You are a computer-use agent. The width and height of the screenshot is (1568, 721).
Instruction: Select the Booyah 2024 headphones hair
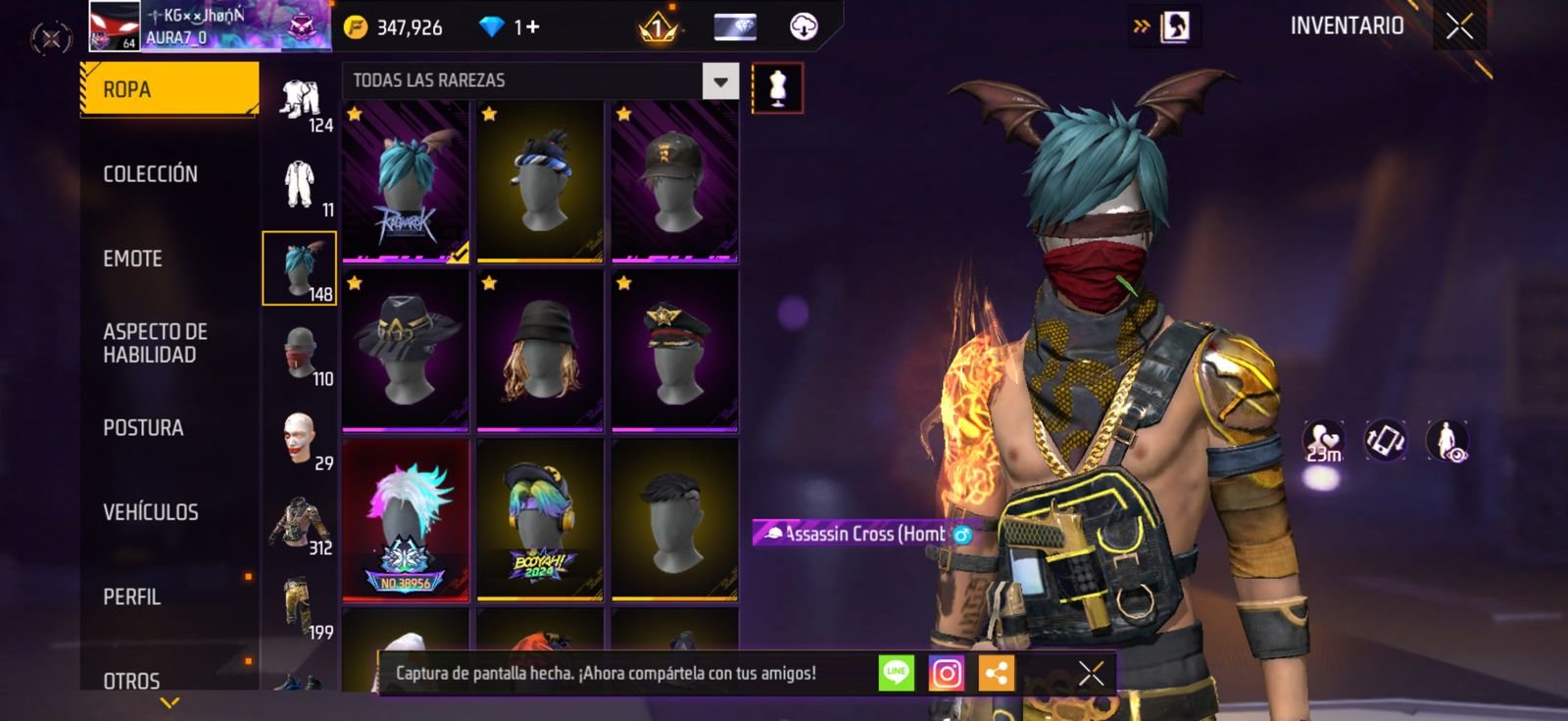pos(540,520)
